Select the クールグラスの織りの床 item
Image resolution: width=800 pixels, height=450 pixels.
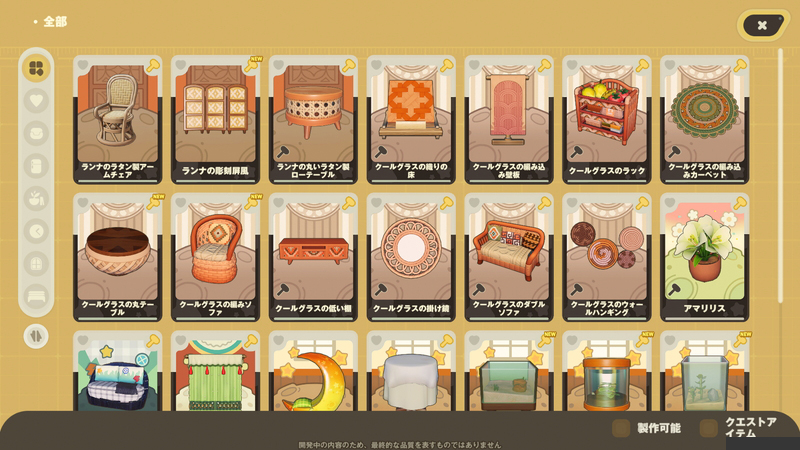(412, 118)
